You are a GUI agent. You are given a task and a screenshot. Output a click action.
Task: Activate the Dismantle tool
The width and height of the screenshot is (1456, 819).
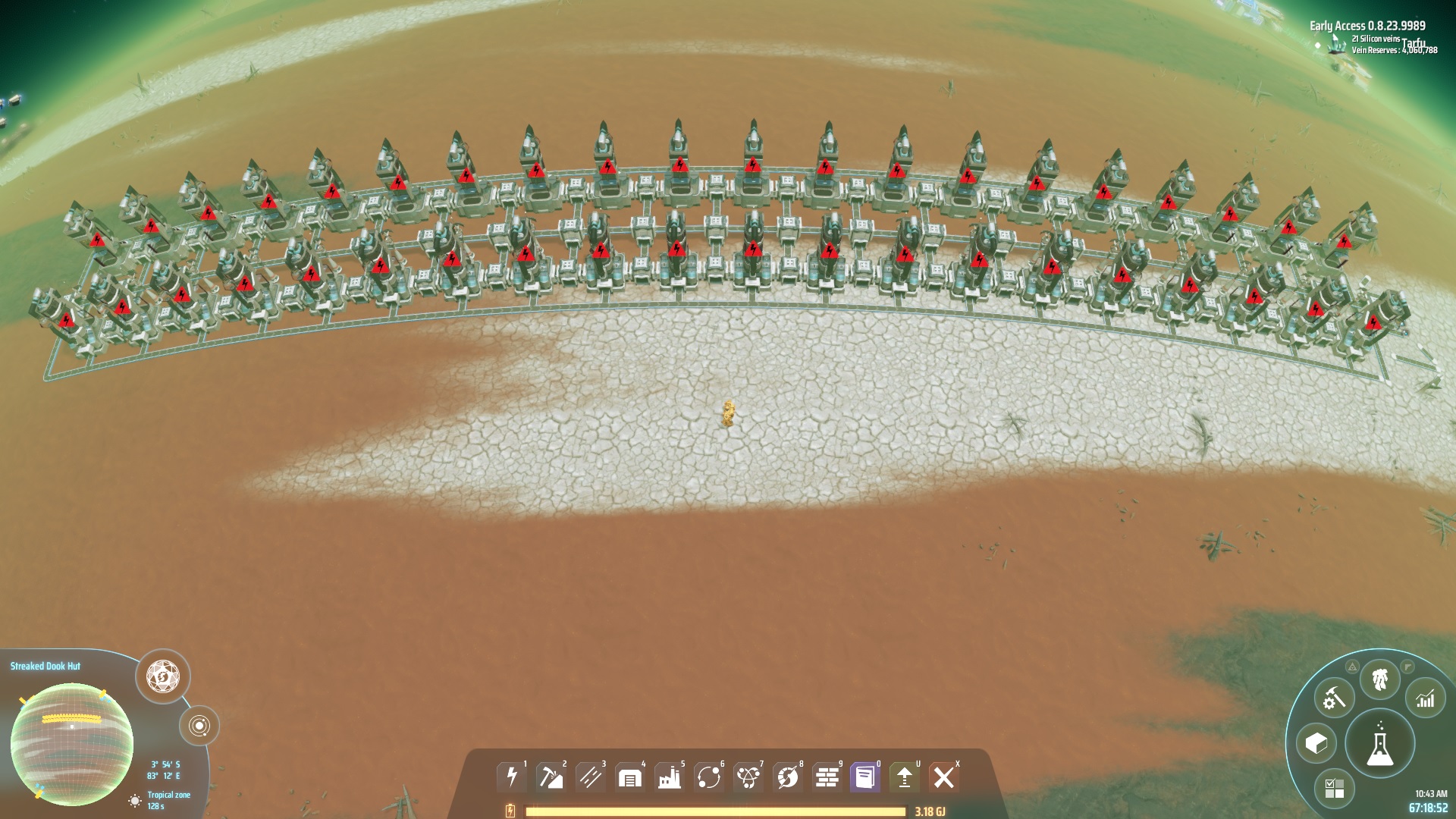[943, 776]
